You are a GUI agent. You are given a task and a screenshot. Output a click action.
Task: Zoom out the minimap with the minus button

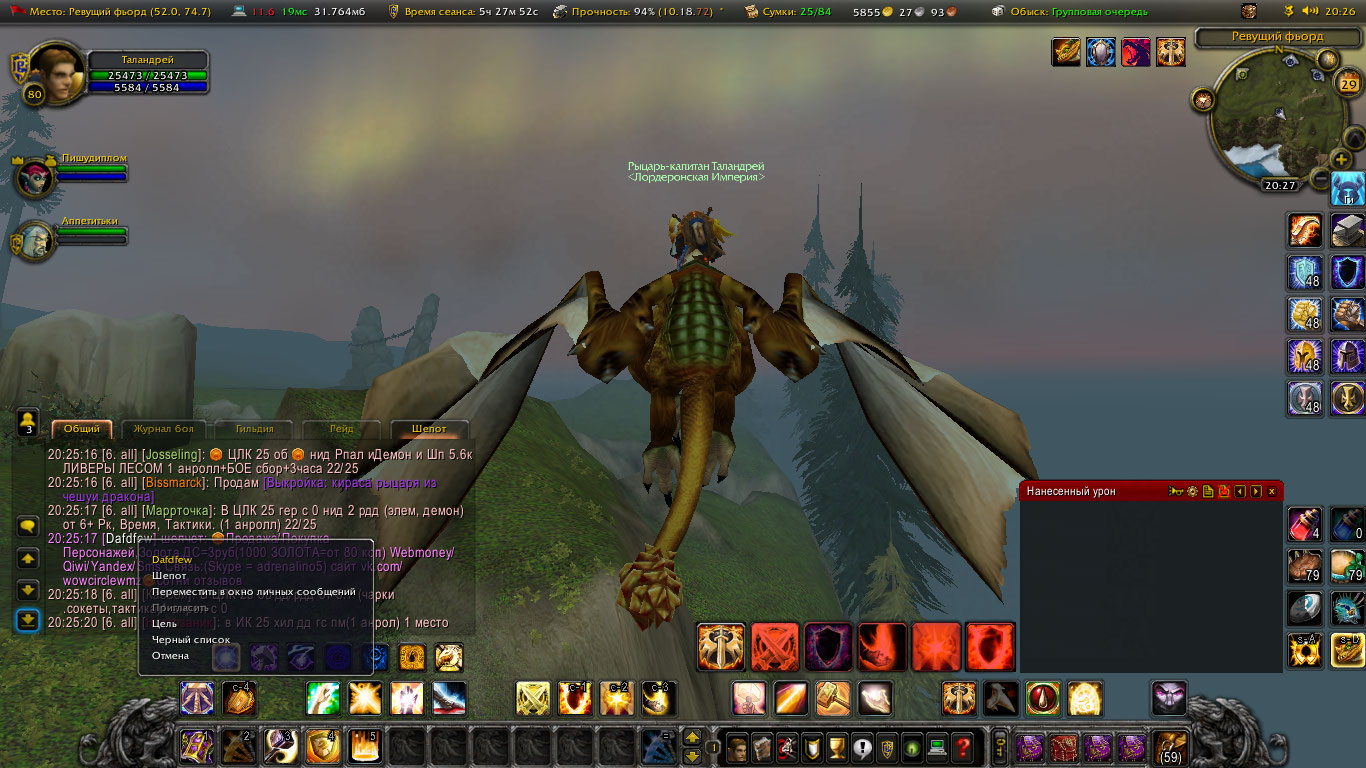(1320, 179)
